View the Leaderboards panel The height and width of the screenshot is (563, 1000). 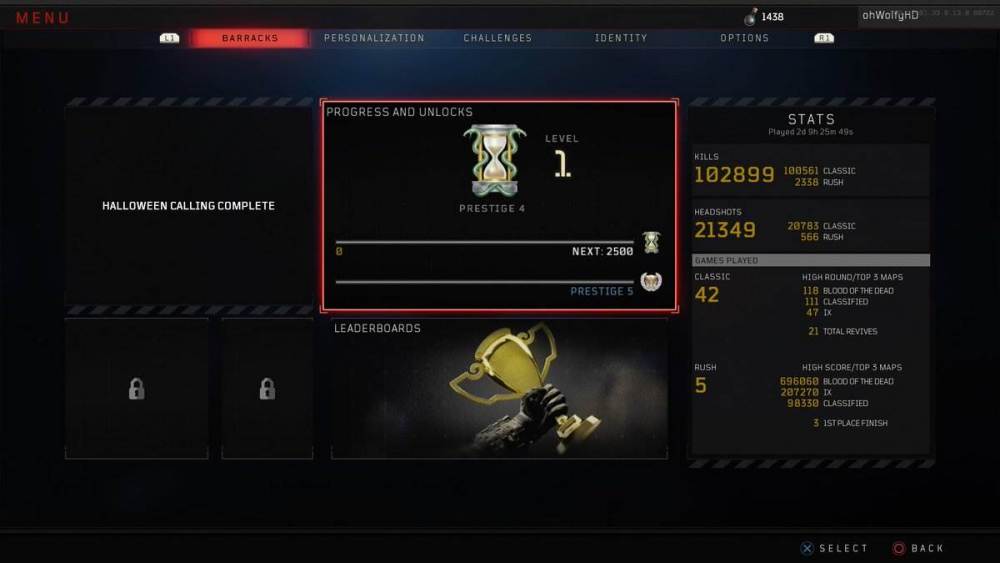point(499,388)
